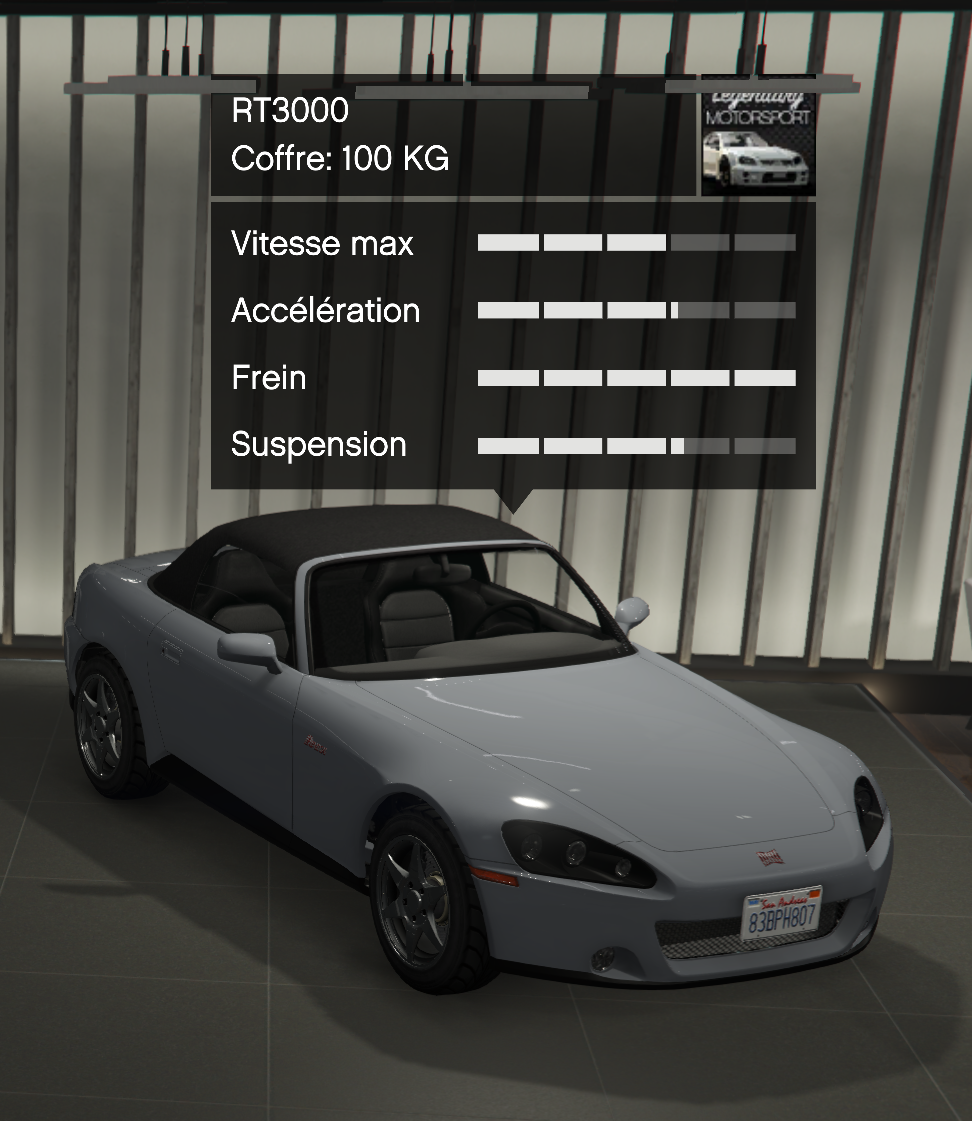972x1121 pixels.
Task: Click the Legendary Motorsport vehicle thumbnail
Action: tap(758, 137)
